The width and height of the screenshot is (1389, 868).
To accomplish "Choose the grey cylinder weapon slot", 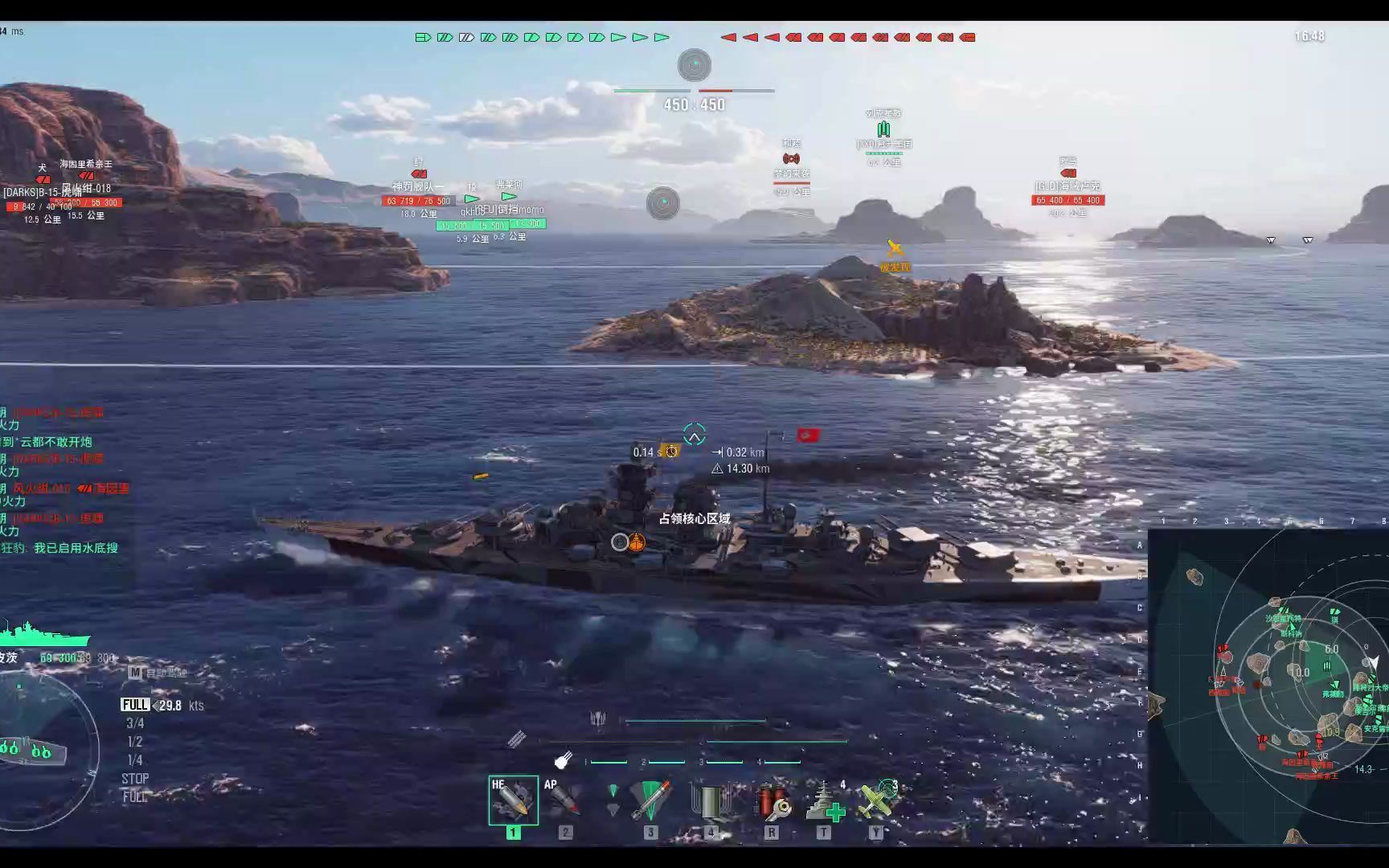I will point(711,801).
